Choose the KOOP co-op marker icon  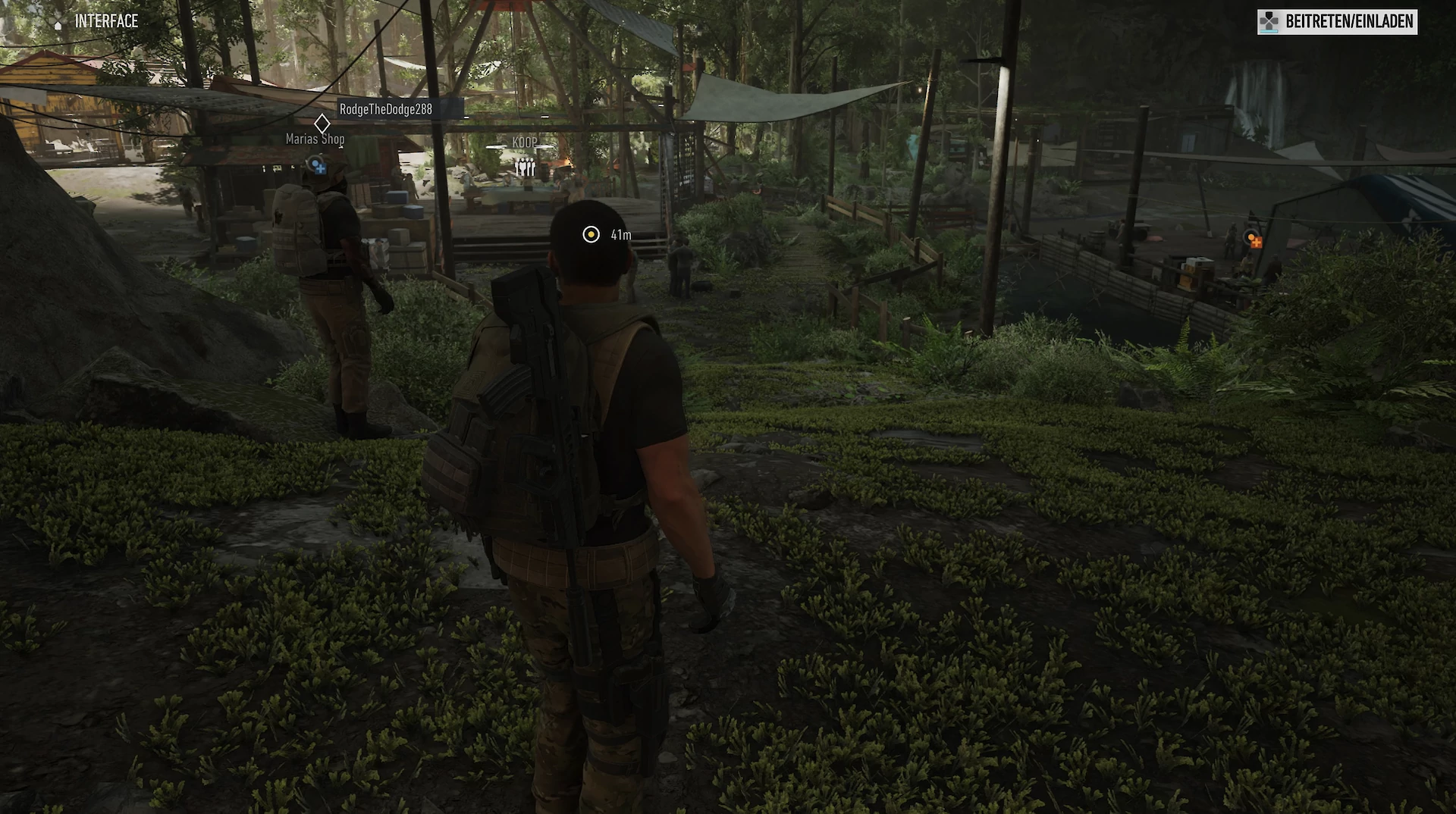[x=526, y=167]
